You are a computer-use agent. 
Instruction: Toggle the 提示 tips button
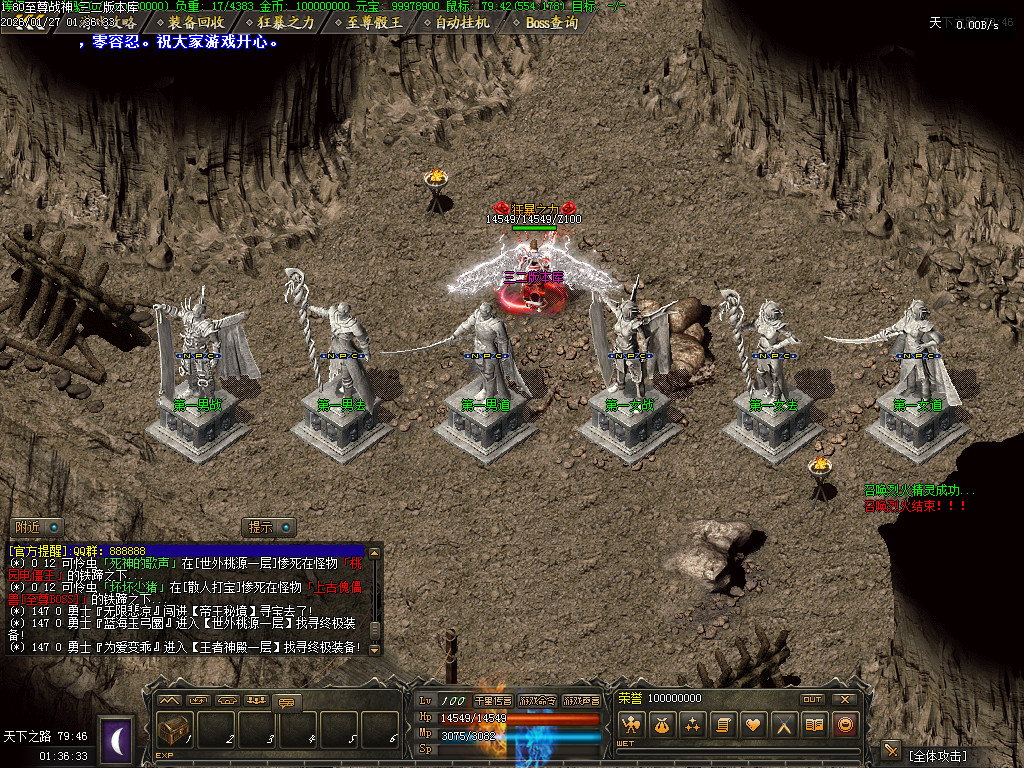270,527
